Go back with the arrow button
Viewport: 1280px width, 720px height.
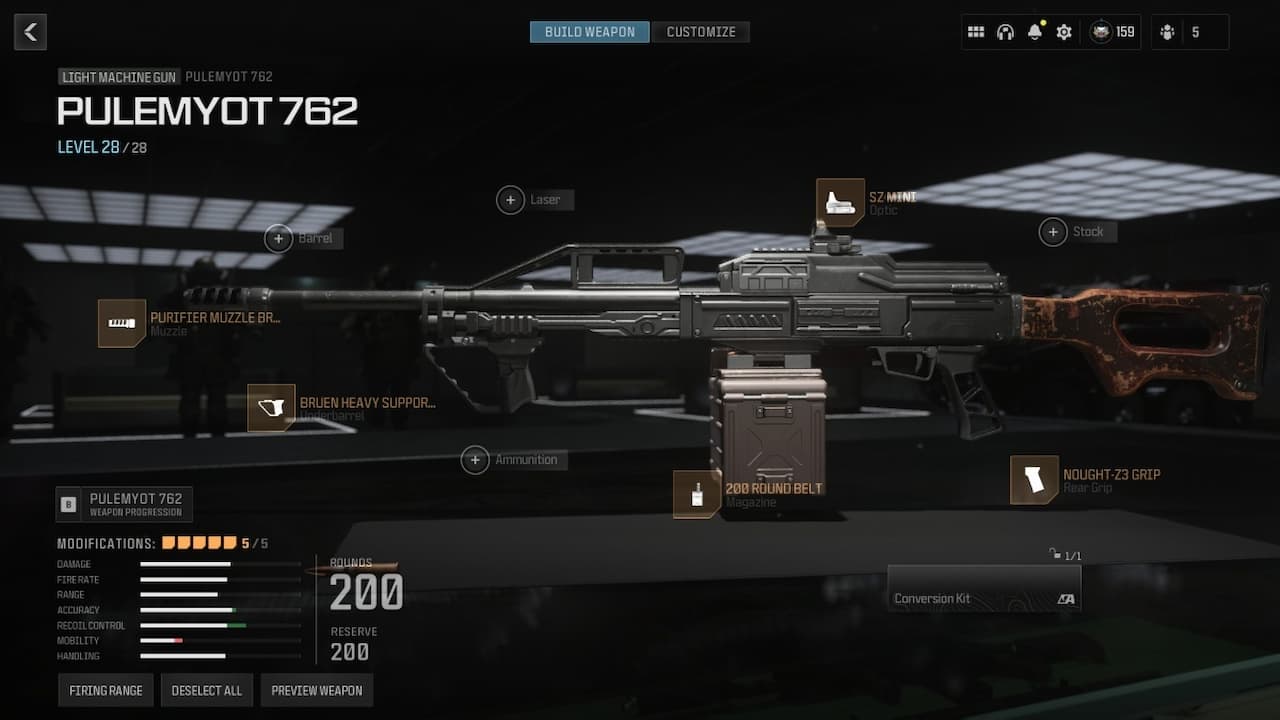(30, 32)
